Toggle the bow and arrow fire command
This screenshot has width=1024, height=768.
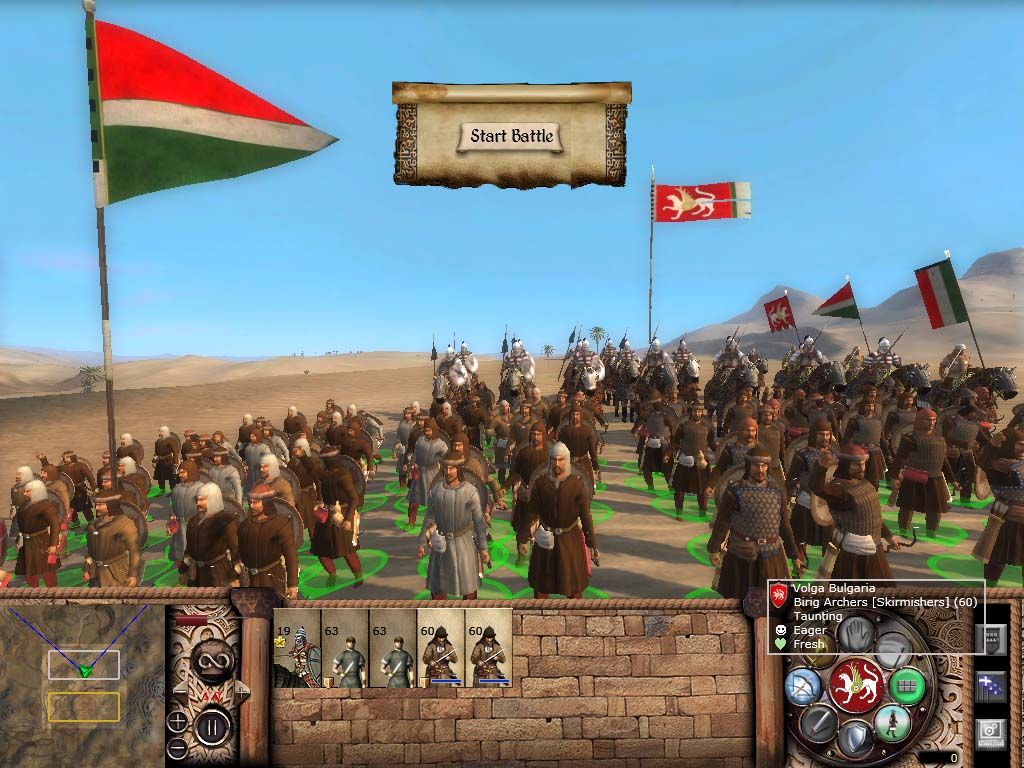coord(802,685)
